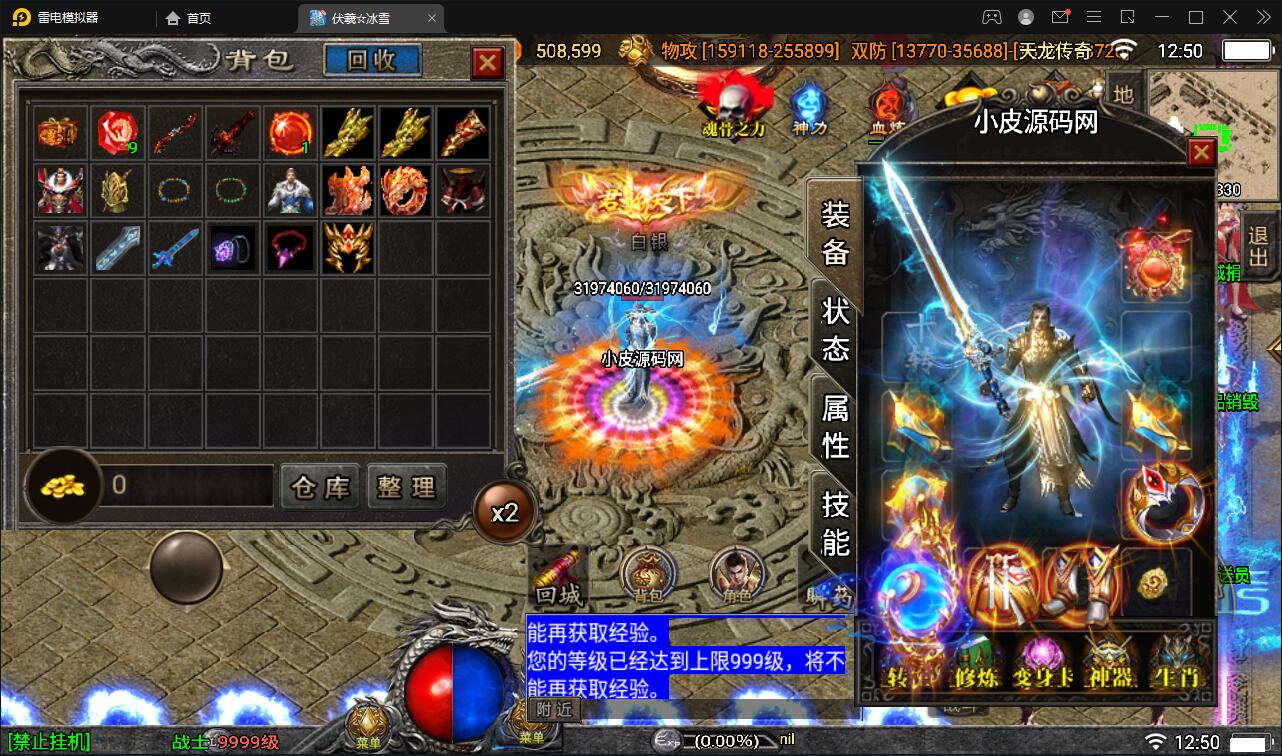Open the 角色 character portrait icon
This screenshot has width=1282, height=756.
(736, 576)
